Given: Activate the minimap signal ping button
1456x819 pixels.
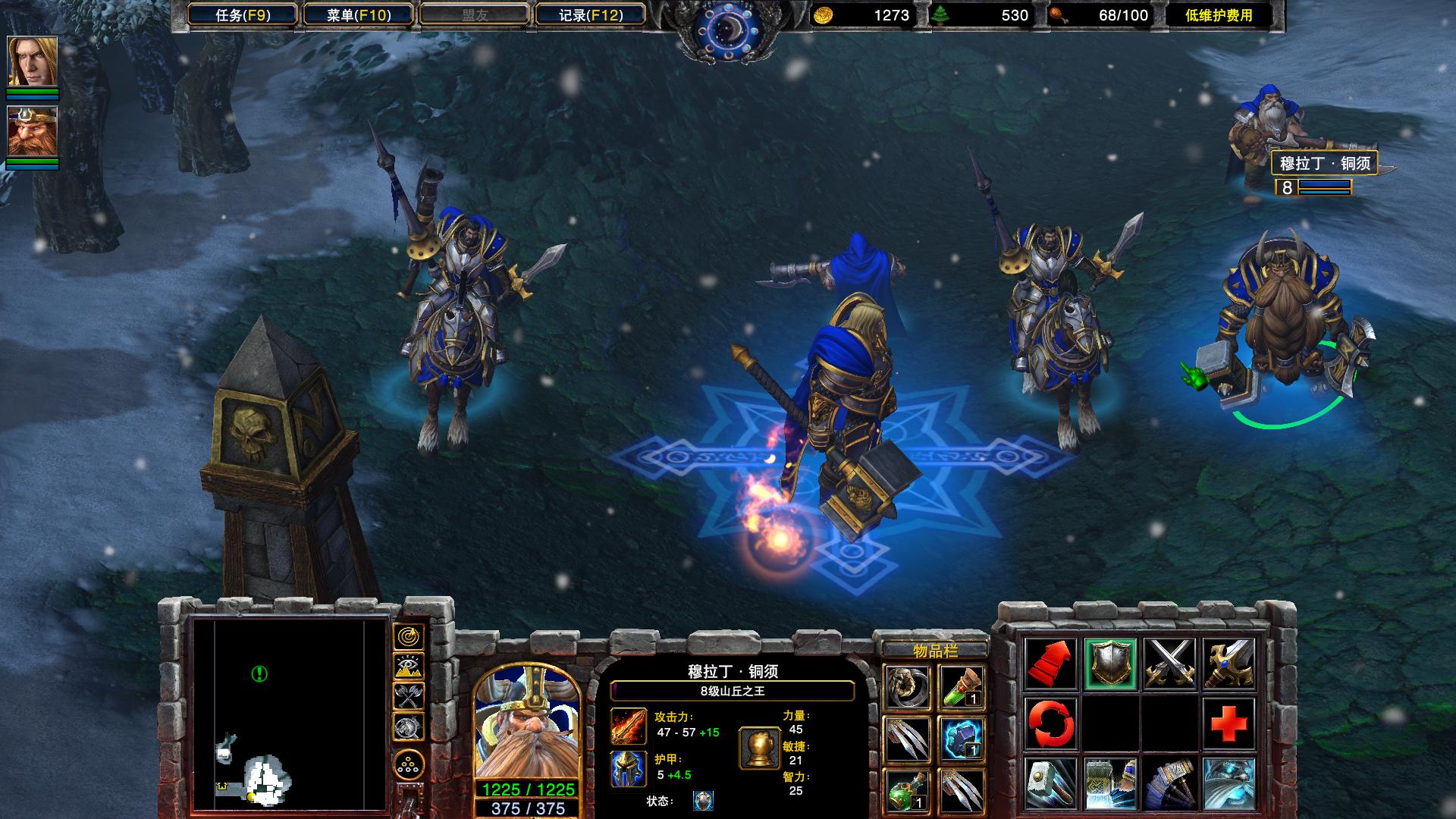Looking at the screenshot, I should tap(409, 636).
